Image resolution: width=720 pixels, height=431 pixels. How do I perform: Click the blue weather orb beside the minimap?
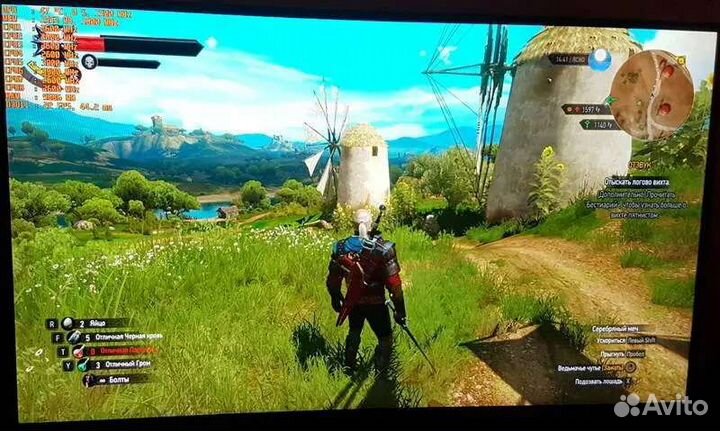pos(600,60)
